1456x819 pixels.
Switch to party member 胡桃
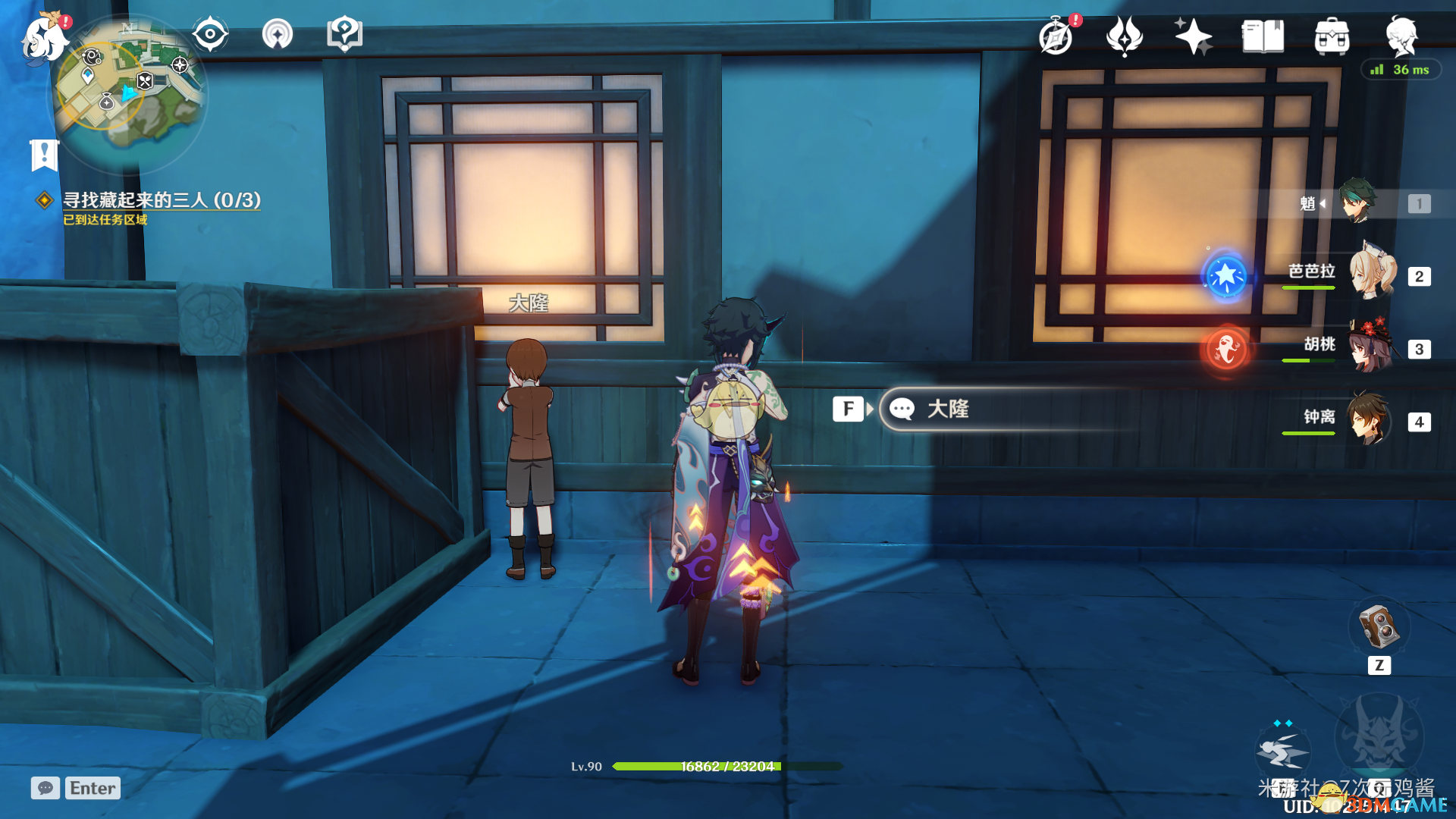(1371, 347)
